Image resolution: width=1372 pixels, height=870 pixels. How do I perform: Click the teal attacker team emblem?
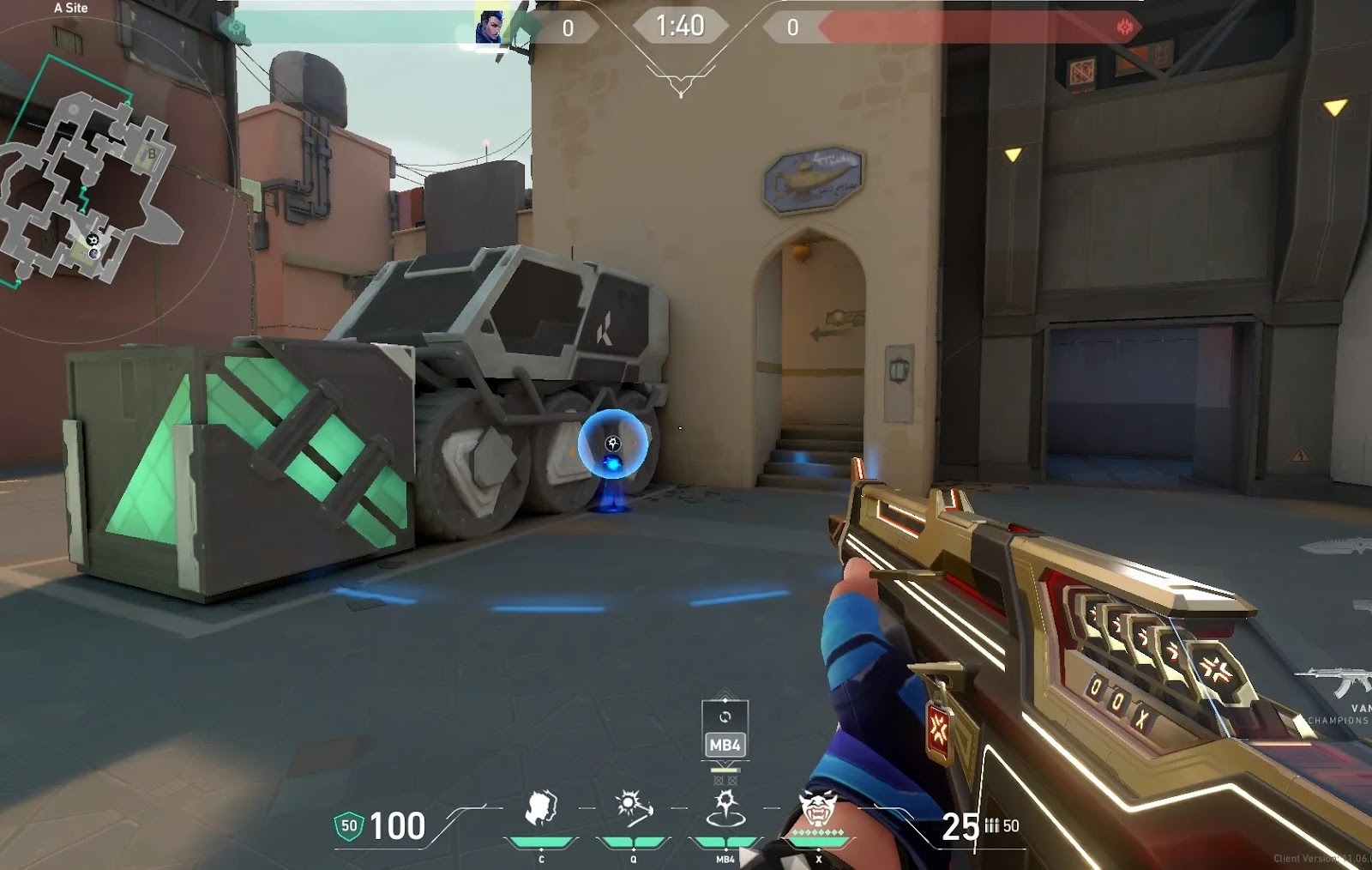pos(233,27)
